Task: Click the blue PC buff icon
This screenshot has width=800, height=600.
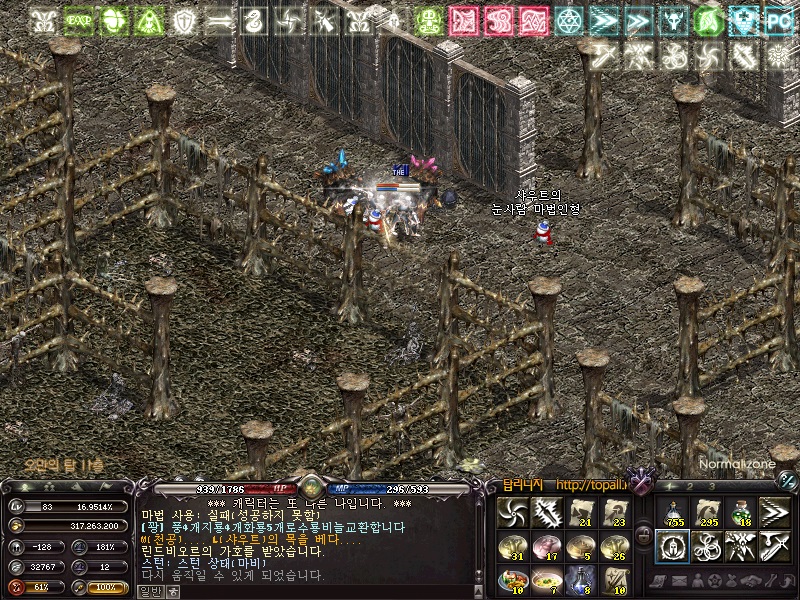Action: tap(777, 20)
